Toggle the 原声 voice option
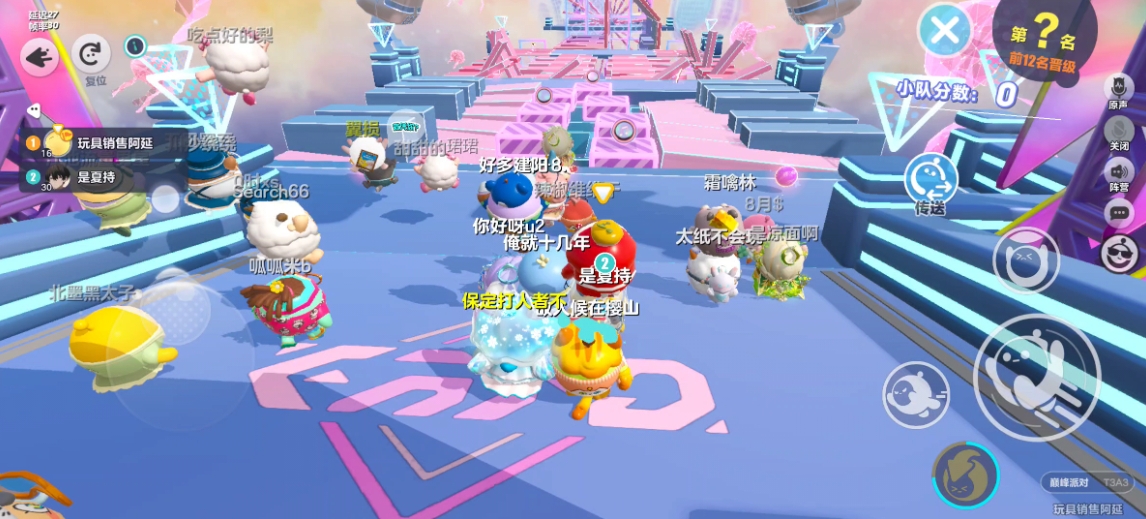This screenshot has width=1146, height=519. coord(1118,88)
